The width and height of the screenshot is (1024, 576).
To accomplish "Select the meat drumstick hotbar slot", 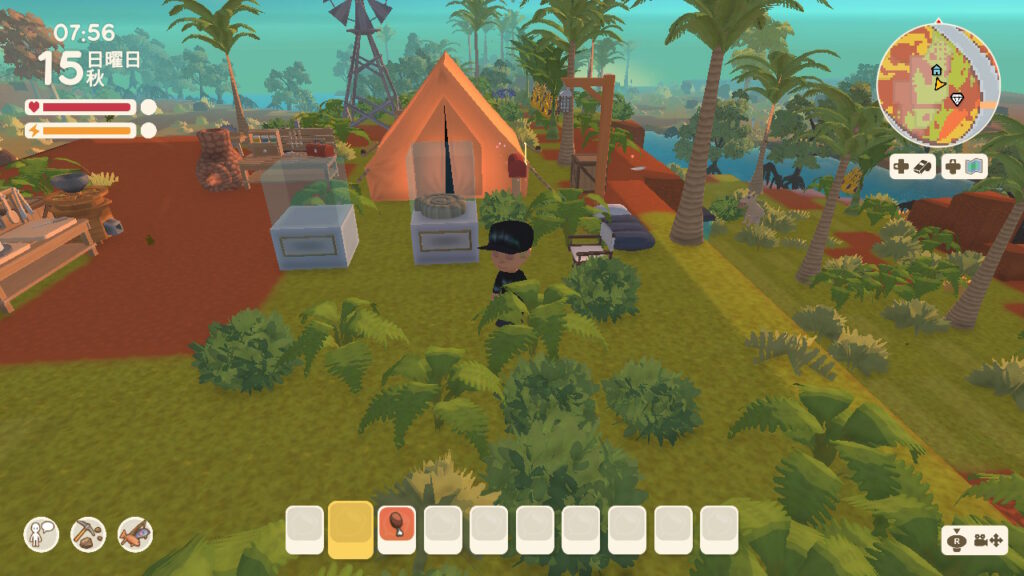I will tap(396, 528).
